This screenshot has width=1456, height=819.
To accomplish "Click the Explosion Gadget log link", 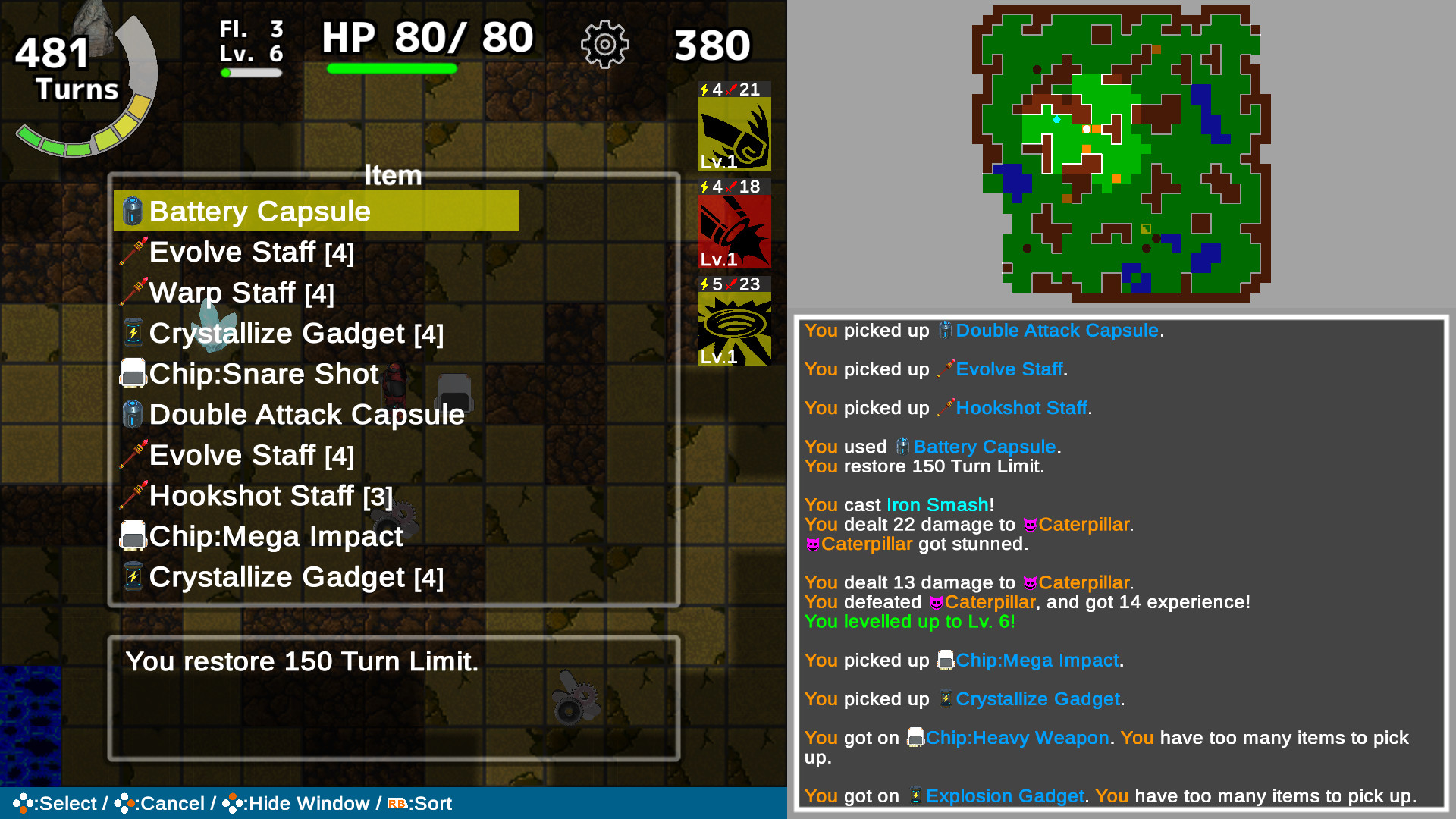I will [x=1004, y=796].
